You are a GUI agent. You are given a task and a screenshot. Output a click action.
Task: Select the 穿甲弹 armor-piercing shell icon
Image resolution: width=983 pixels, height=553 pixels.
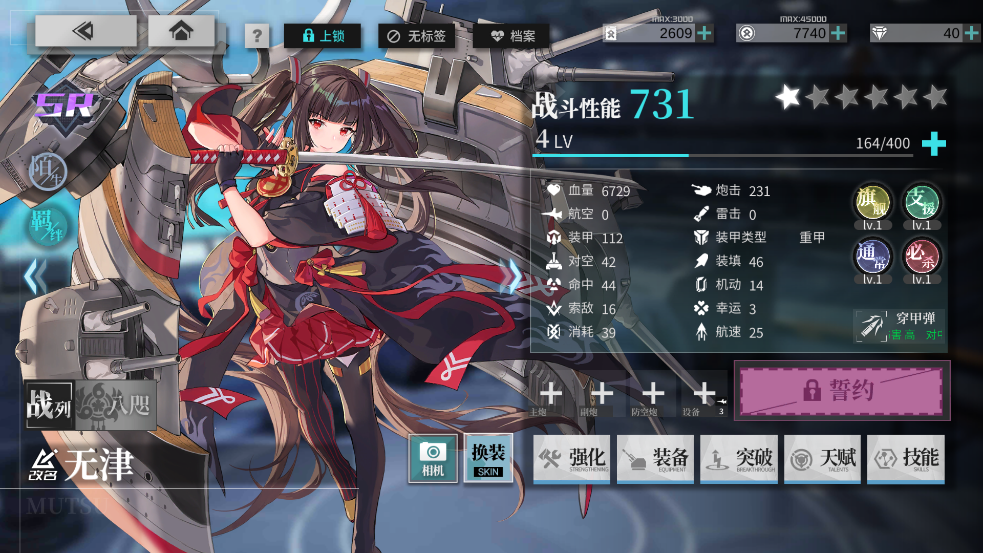point(872,325)
